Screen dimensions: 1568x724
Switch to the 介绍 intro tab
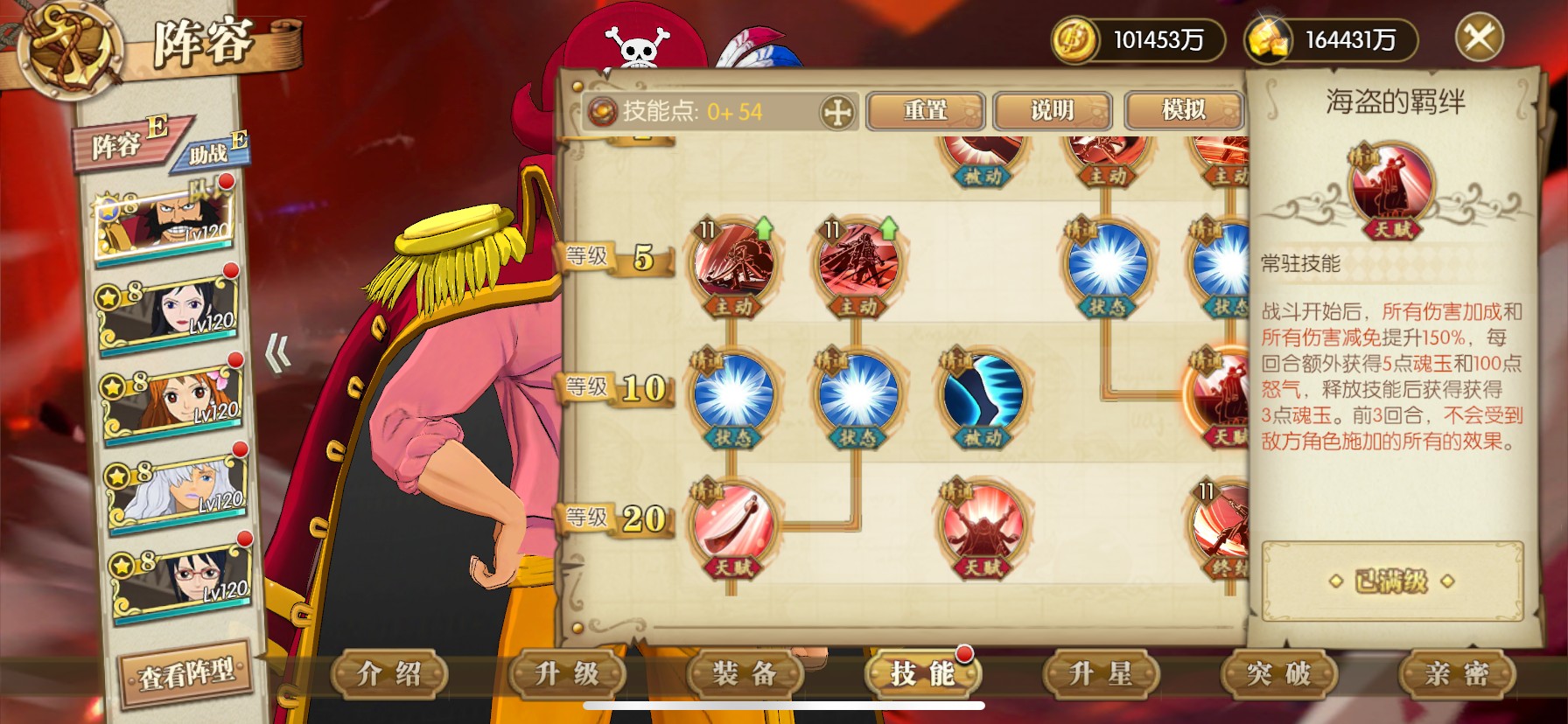point(389,673)
